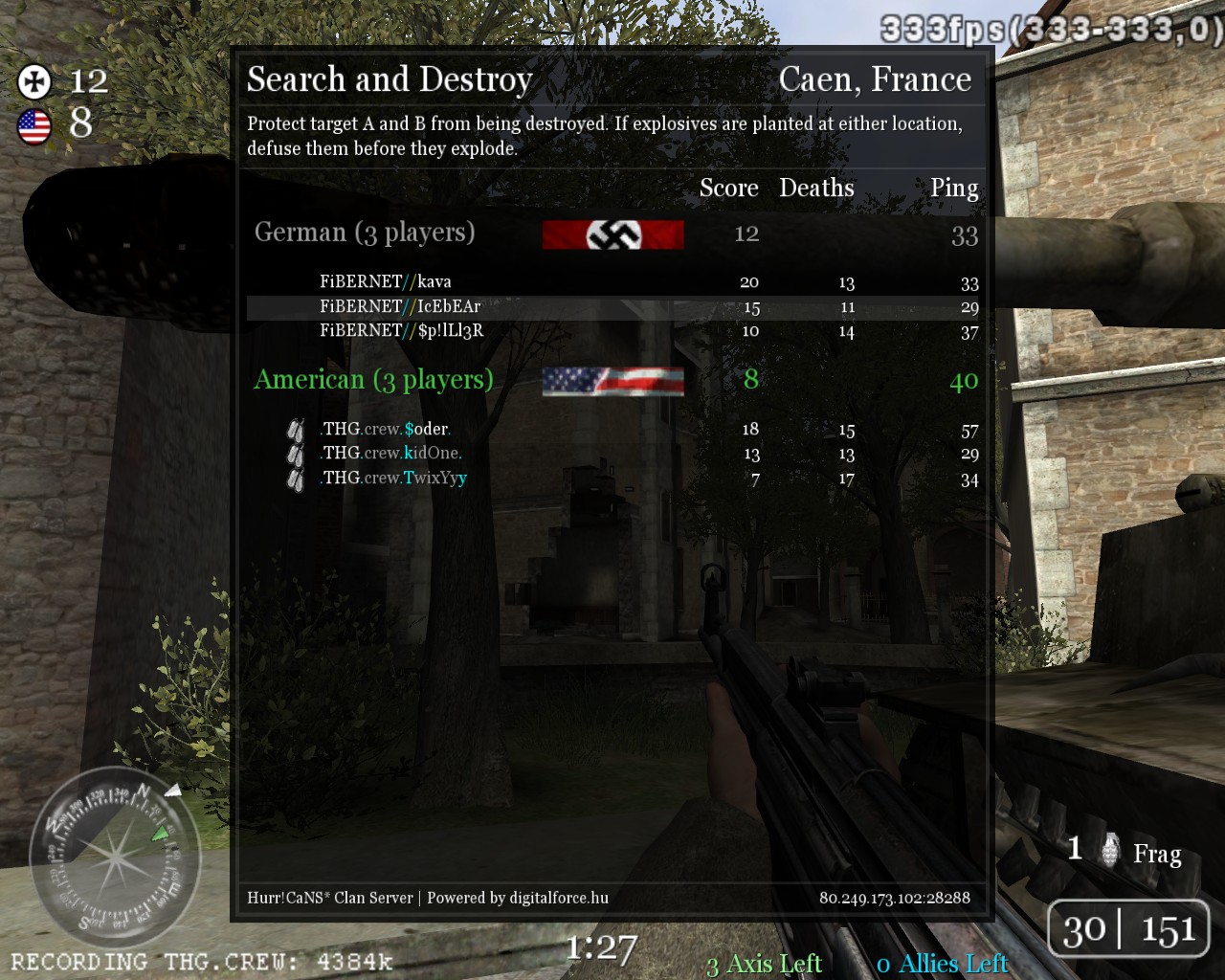1225x980 pixels.
Task: Select player FiBERNET//kava in the scoreboard
Action: tap(386, 281)
